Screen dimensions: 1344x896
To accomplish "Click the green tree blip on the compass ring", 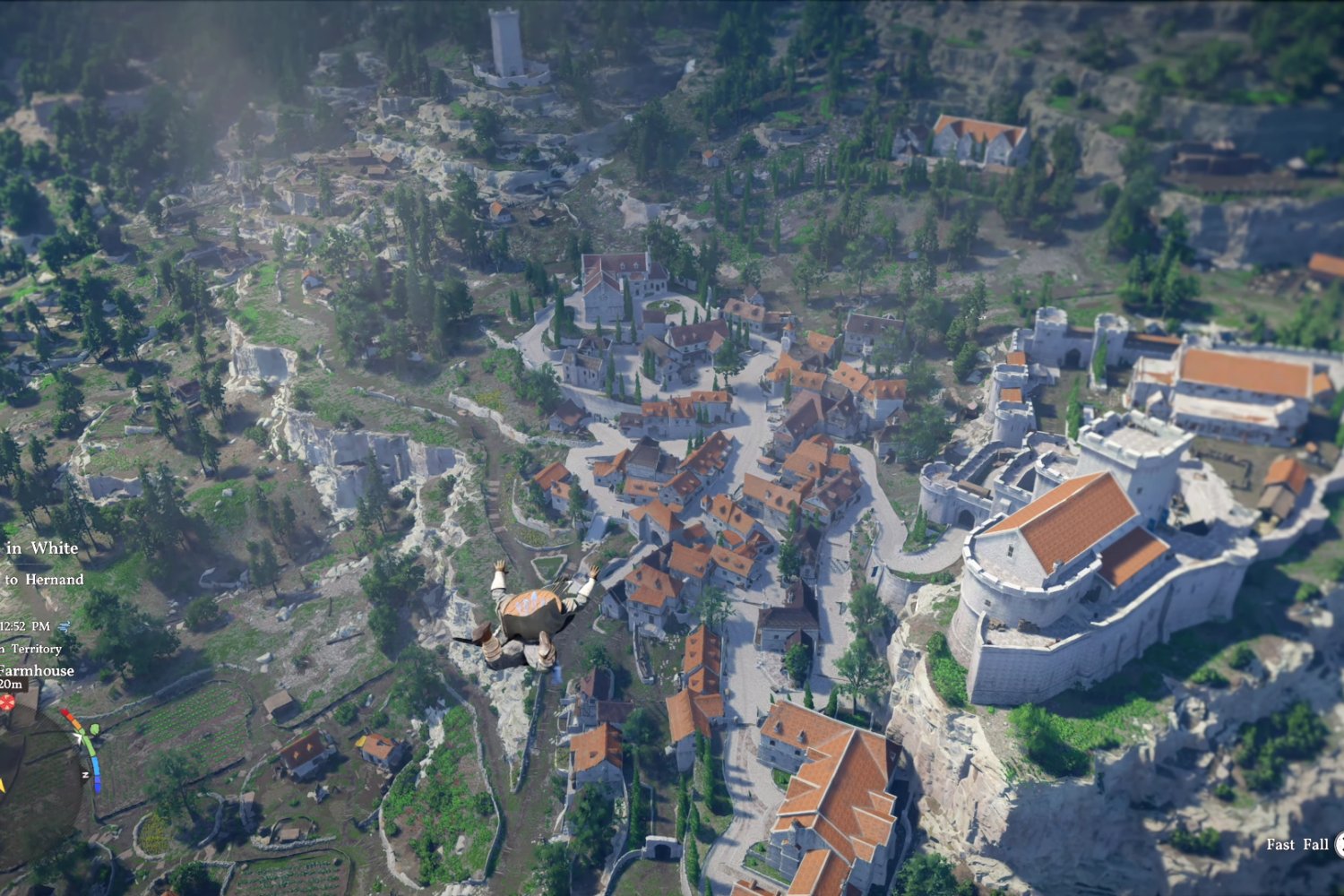I will pyautogui.click(x=94, y=728).
